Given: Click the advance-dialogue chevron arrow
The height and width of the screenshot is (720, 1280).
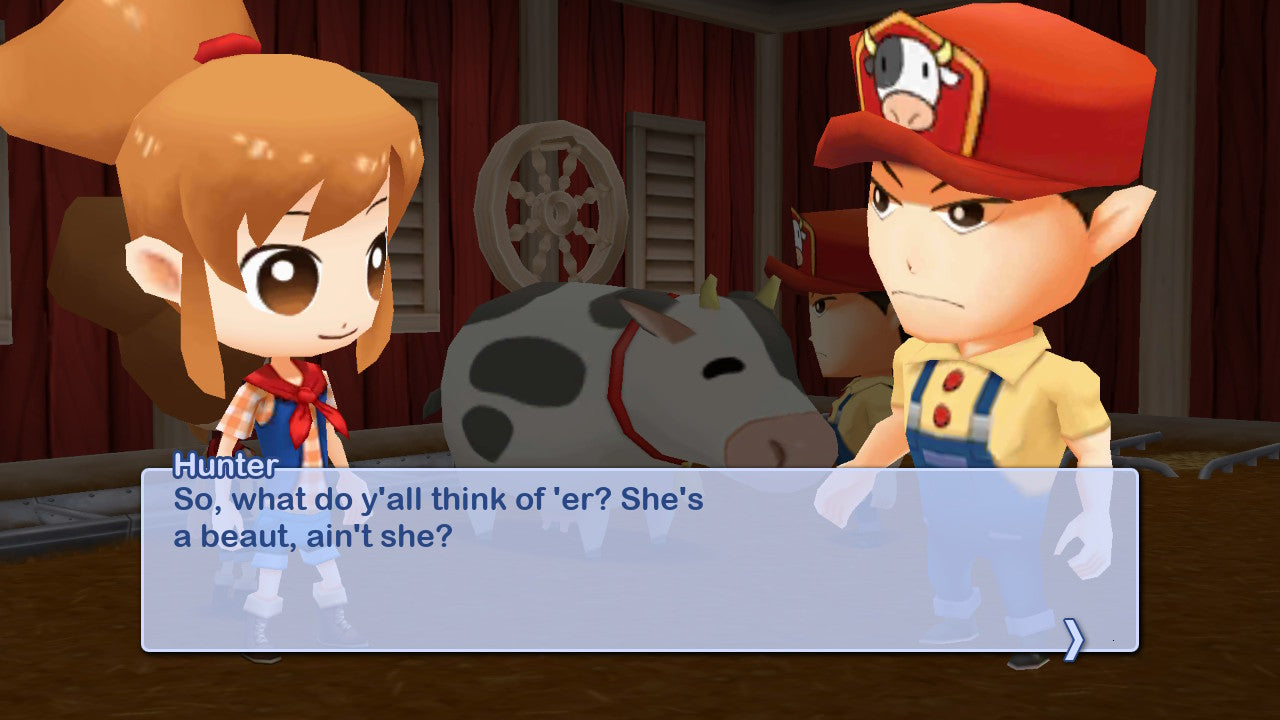Looking at the screenshot, I should tap(1075, 638).
